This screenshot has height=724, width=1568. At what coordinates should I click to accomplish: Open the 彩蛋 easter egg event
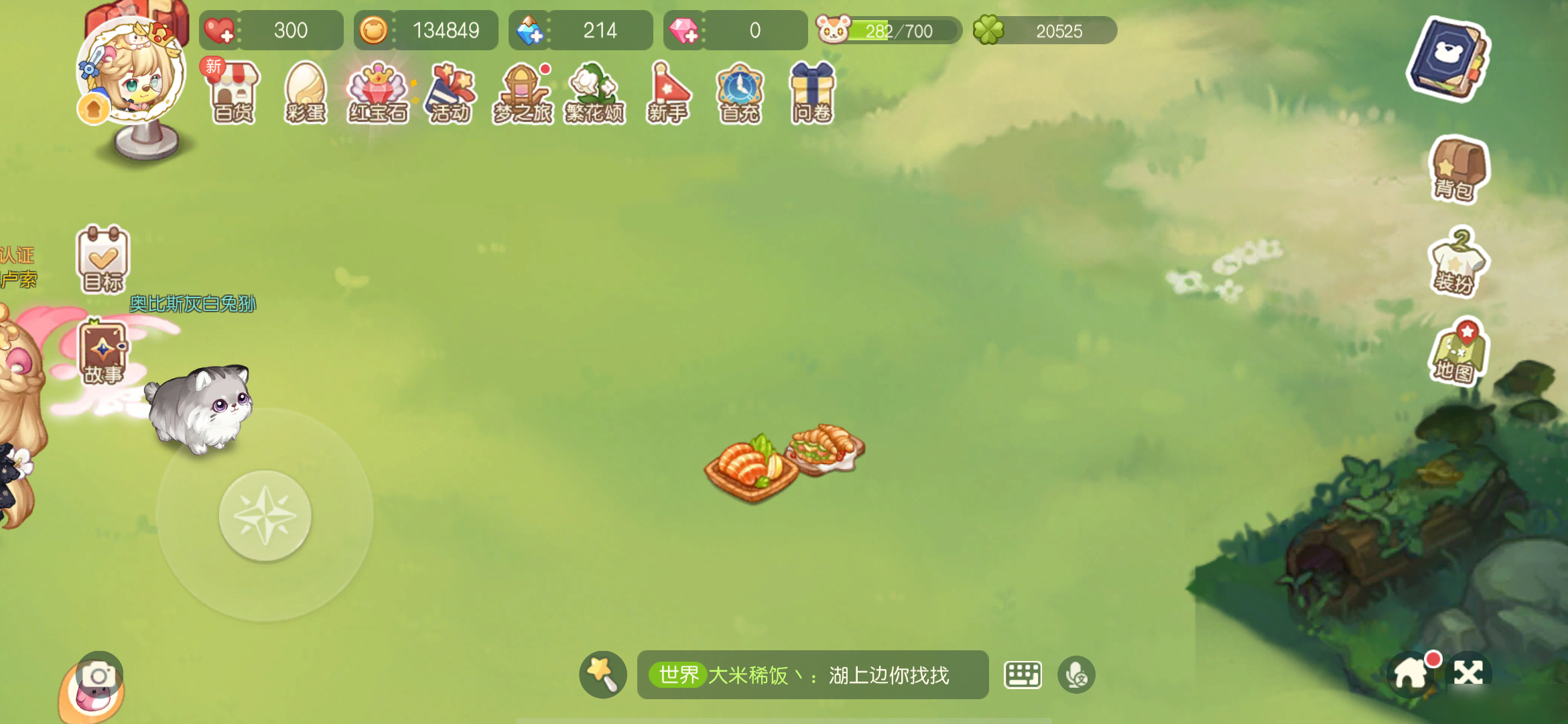tap(306, 94)
